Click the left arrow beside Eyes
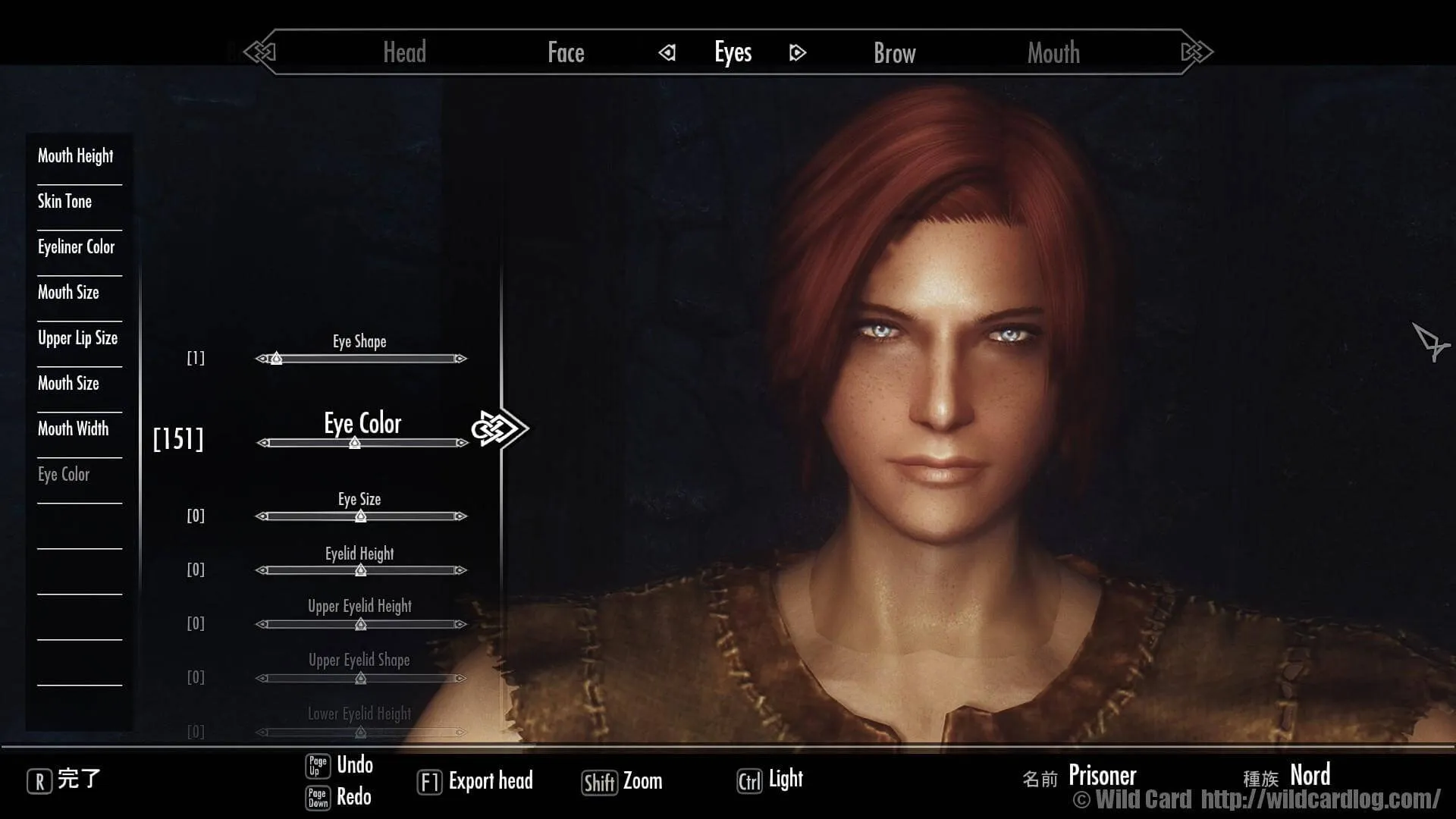The image size is (1456, 819). tap(667, 52)
